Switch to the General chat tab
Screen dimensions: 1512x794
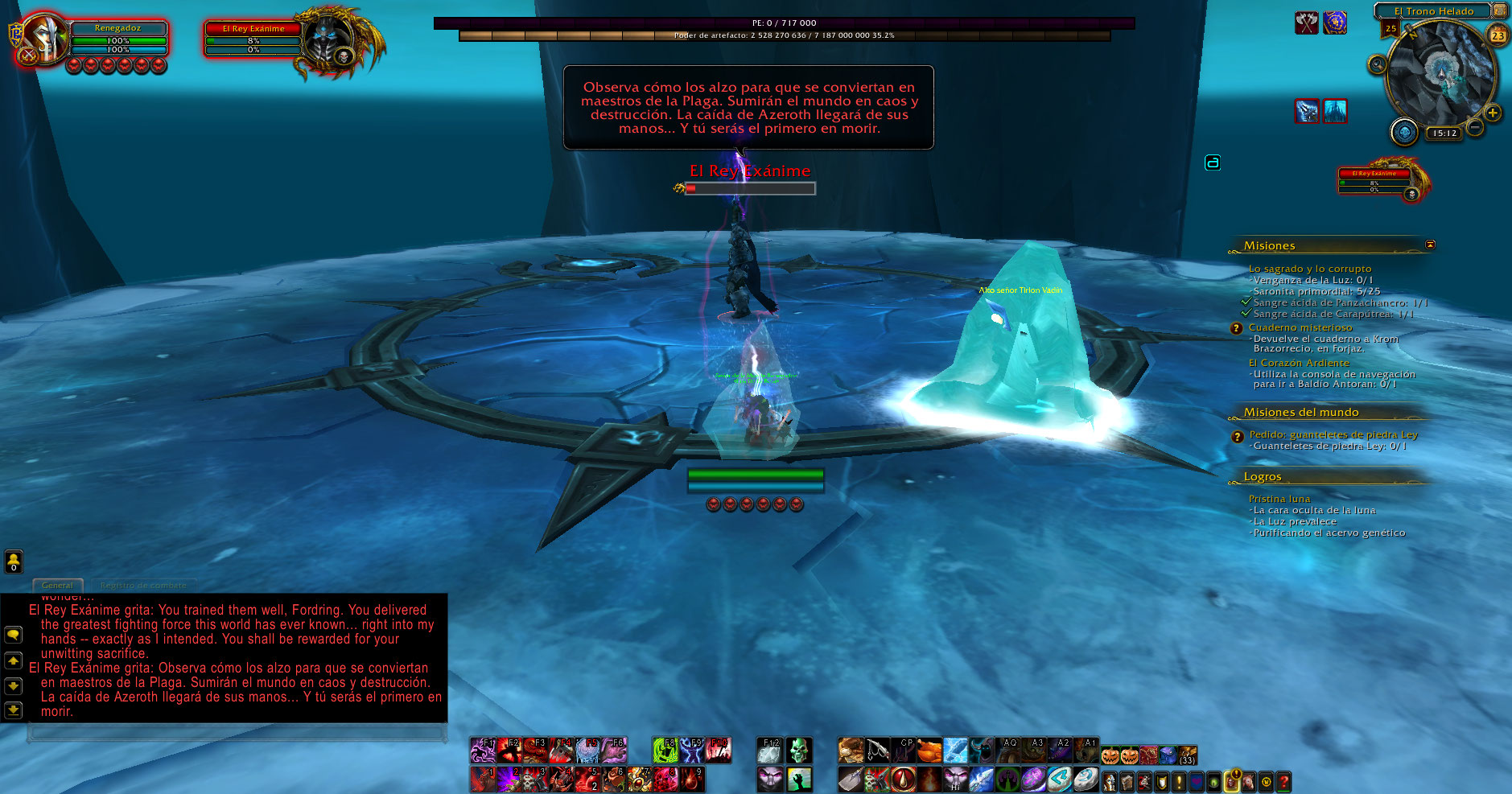[57, 585]
